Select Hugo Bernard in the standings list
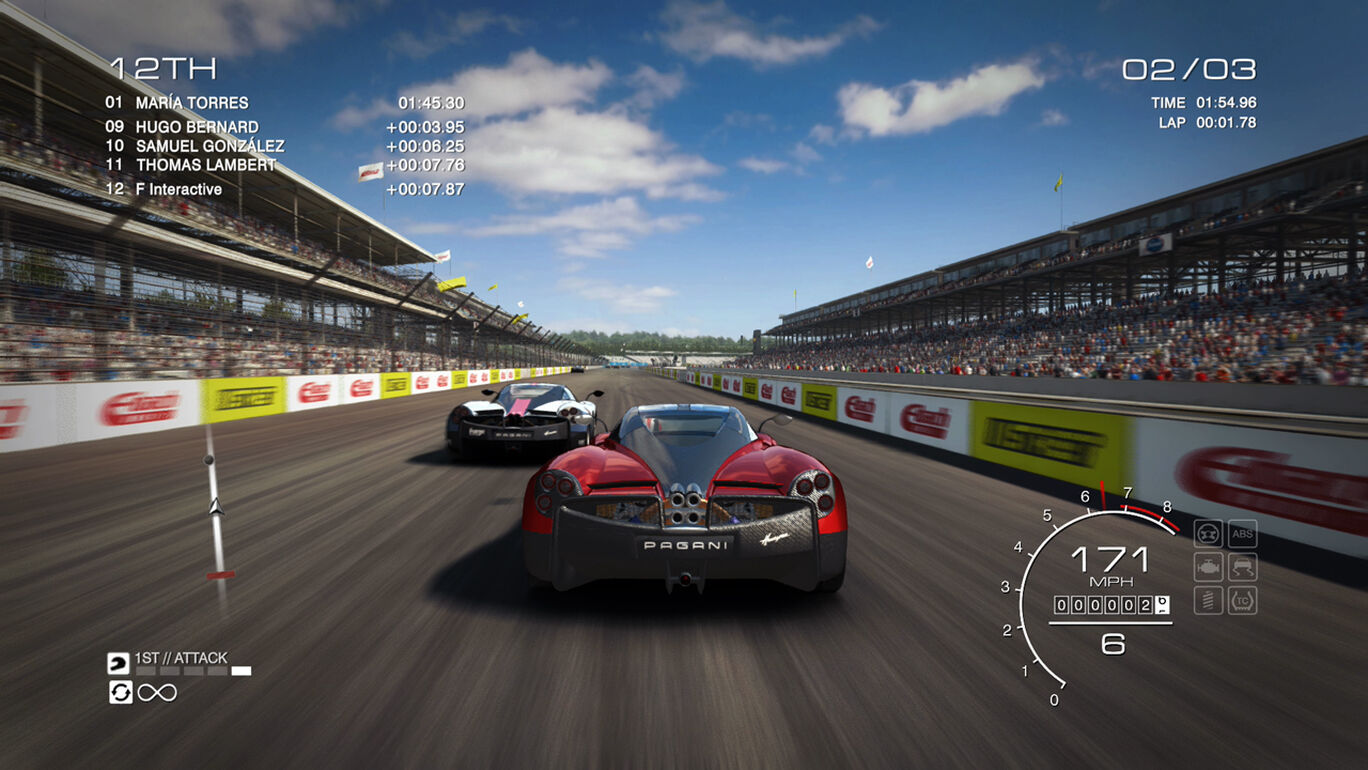Viewport: 1368px width, 770px height. pyautogui.click(x=207, y=127)
